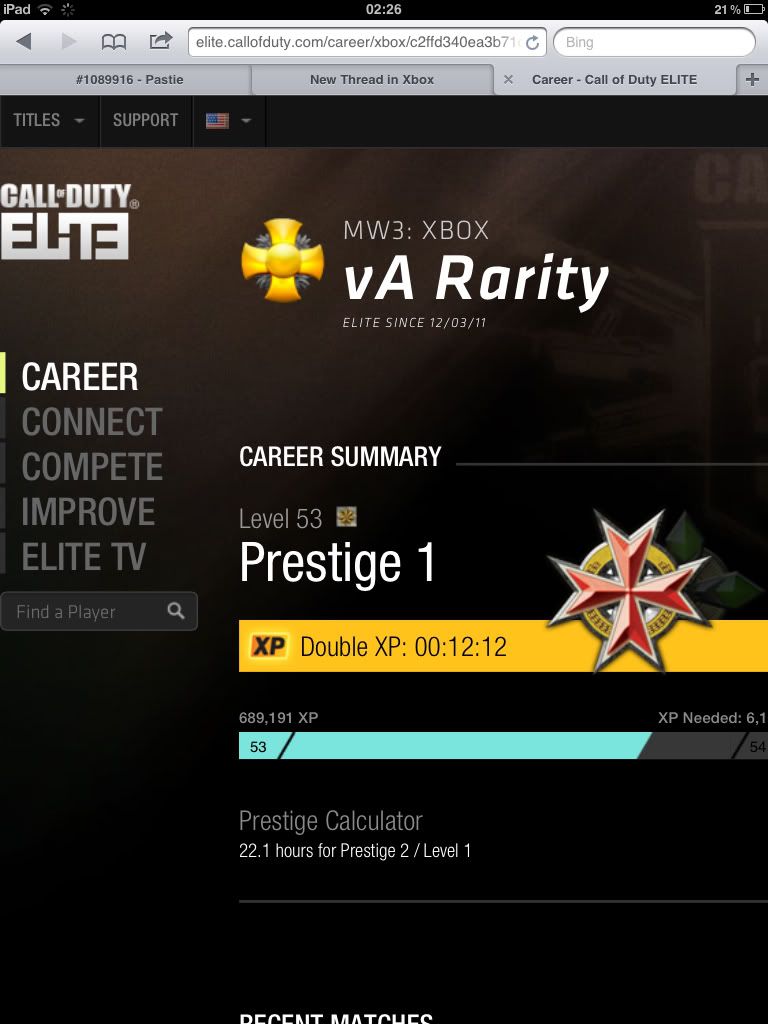
Task: Go to the COMPETE section
Action: (x=91, y=467)
